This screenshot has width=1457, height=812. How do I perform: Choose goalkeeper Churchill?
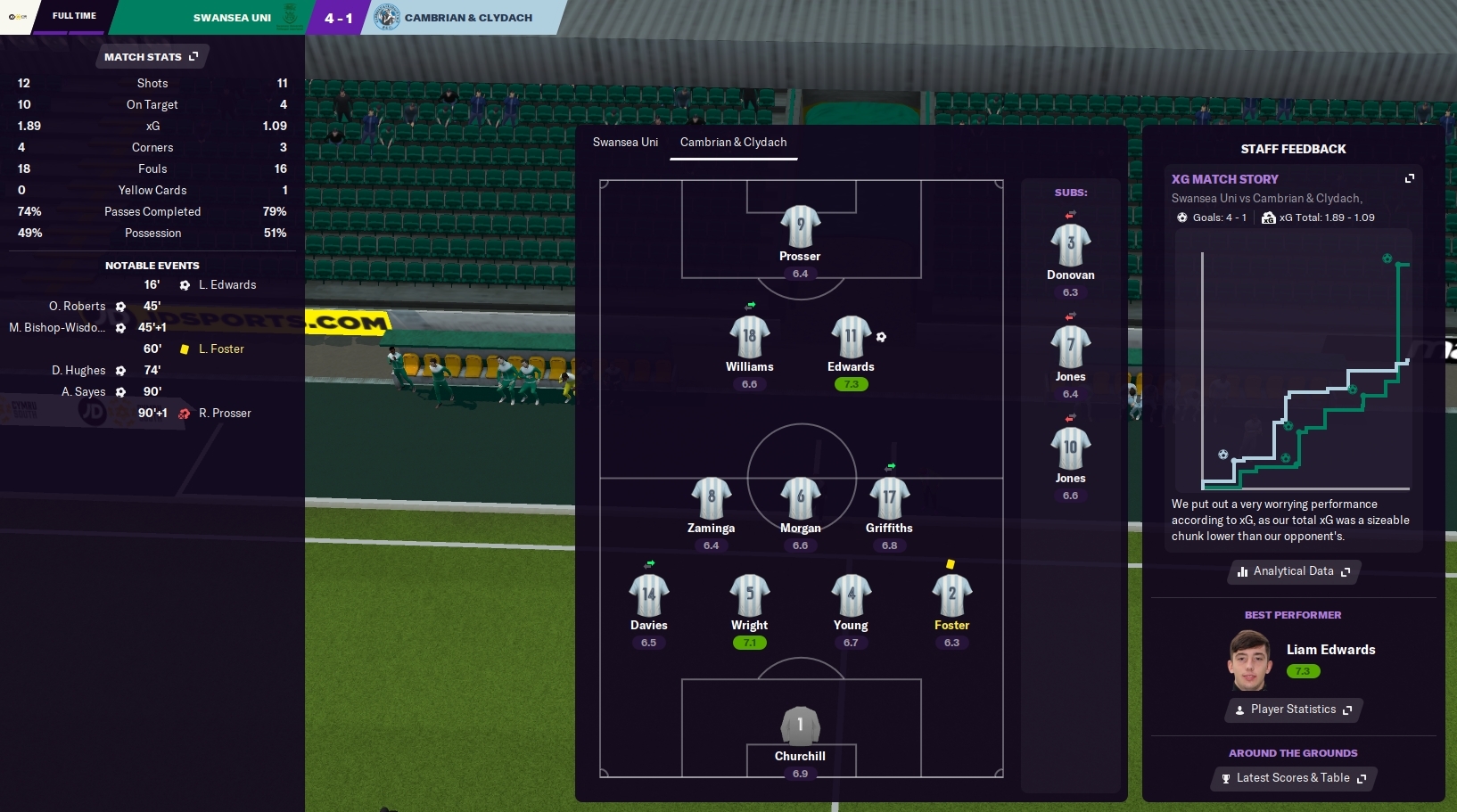800,726
